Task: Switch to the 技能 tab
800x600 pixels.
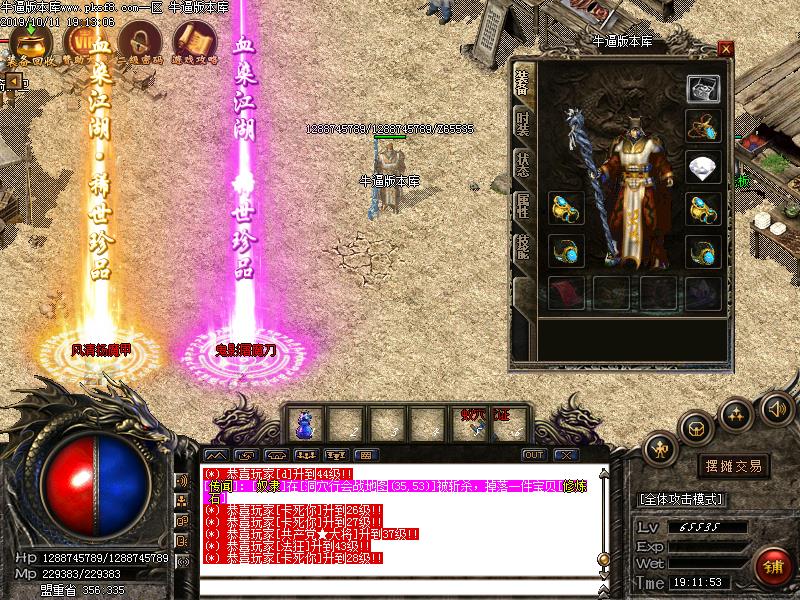Action: click(522, 248)
